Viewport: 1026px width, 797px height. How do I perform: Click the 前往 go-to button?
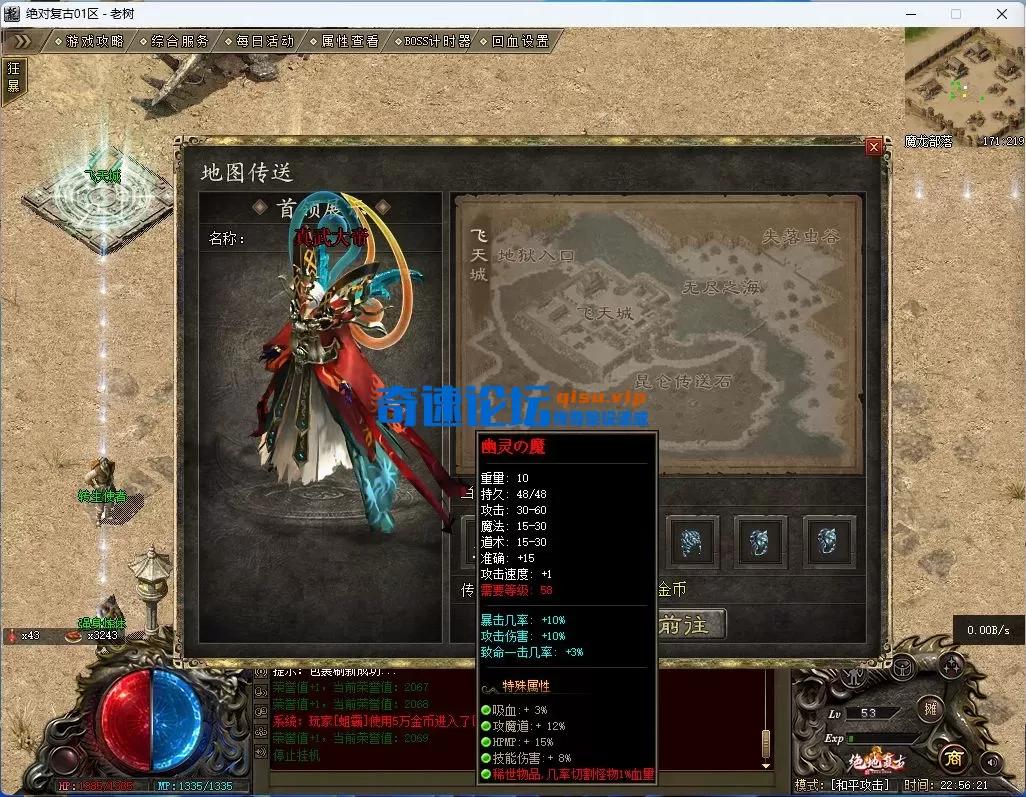coord(688,624)
